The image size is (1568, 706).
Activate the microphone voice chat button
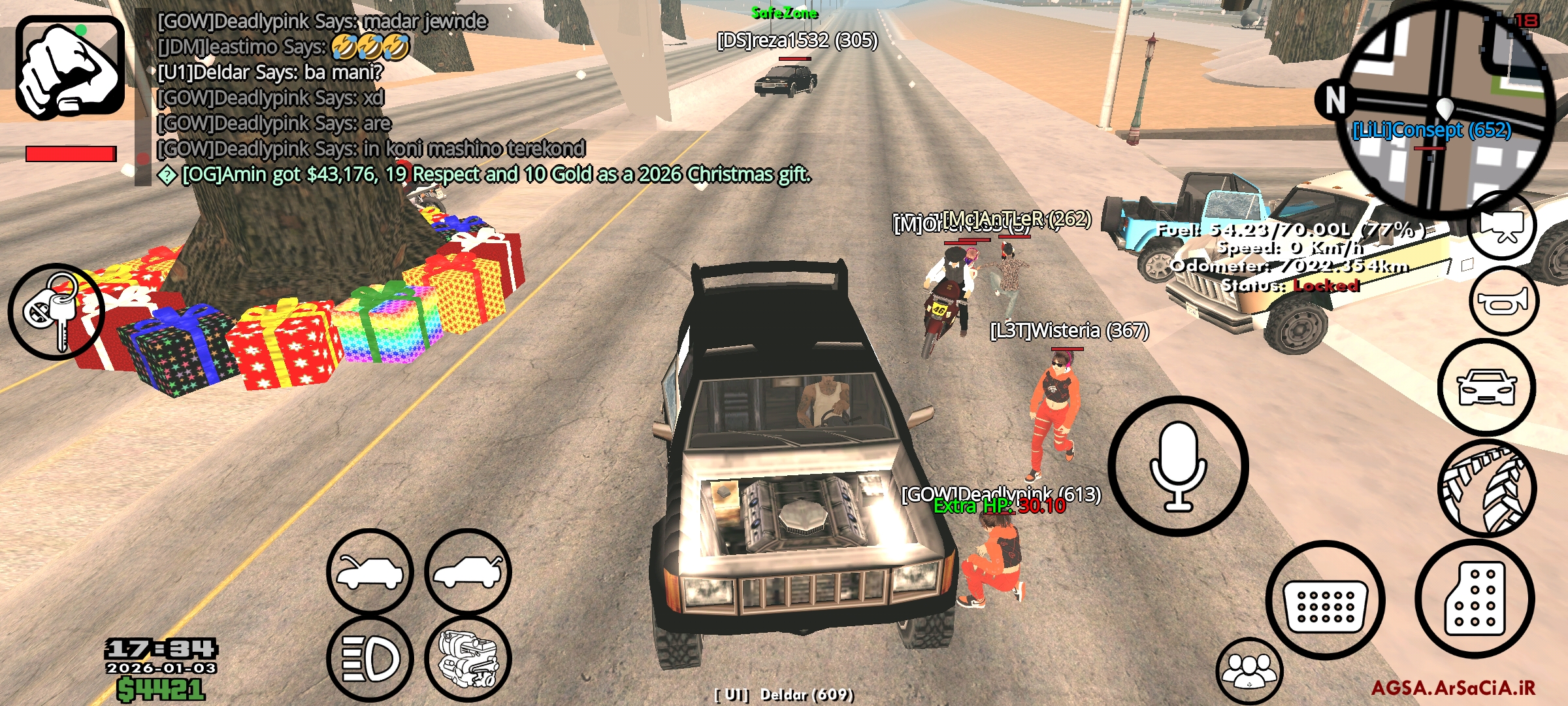(x=1178, y=466)
